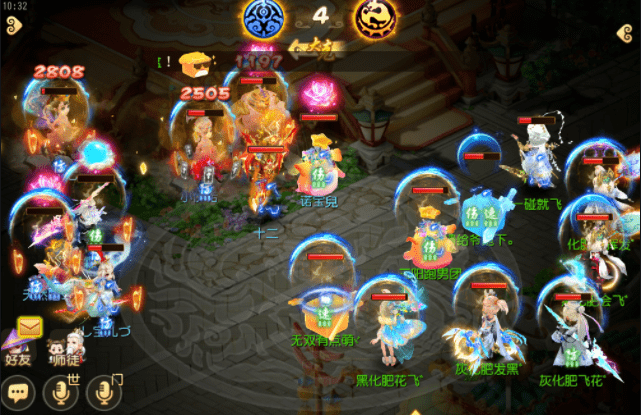Expand the arrow at the top-right corner

tap(622, 33)
